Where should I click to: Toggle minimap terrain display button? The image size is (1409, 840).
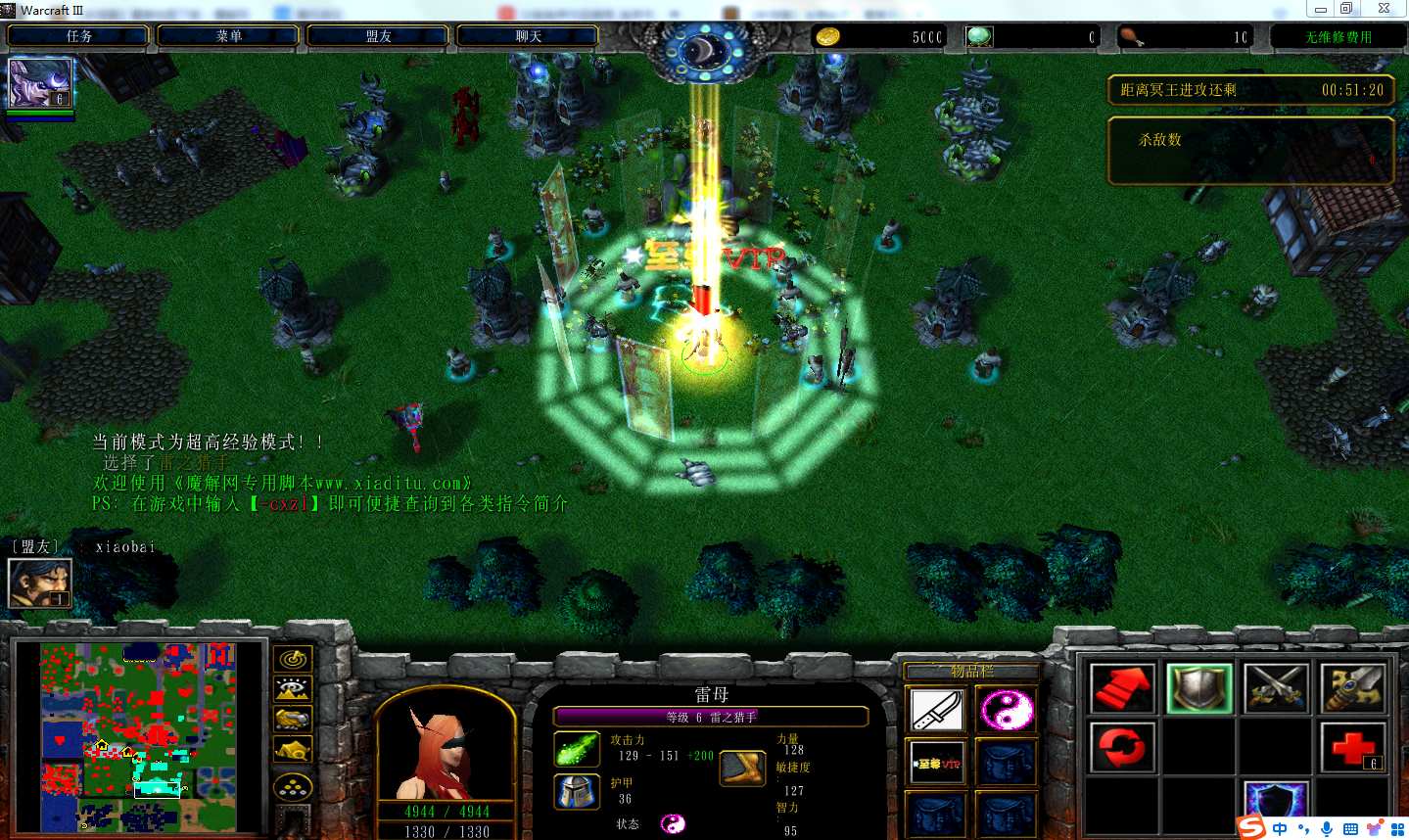point(293,689)
